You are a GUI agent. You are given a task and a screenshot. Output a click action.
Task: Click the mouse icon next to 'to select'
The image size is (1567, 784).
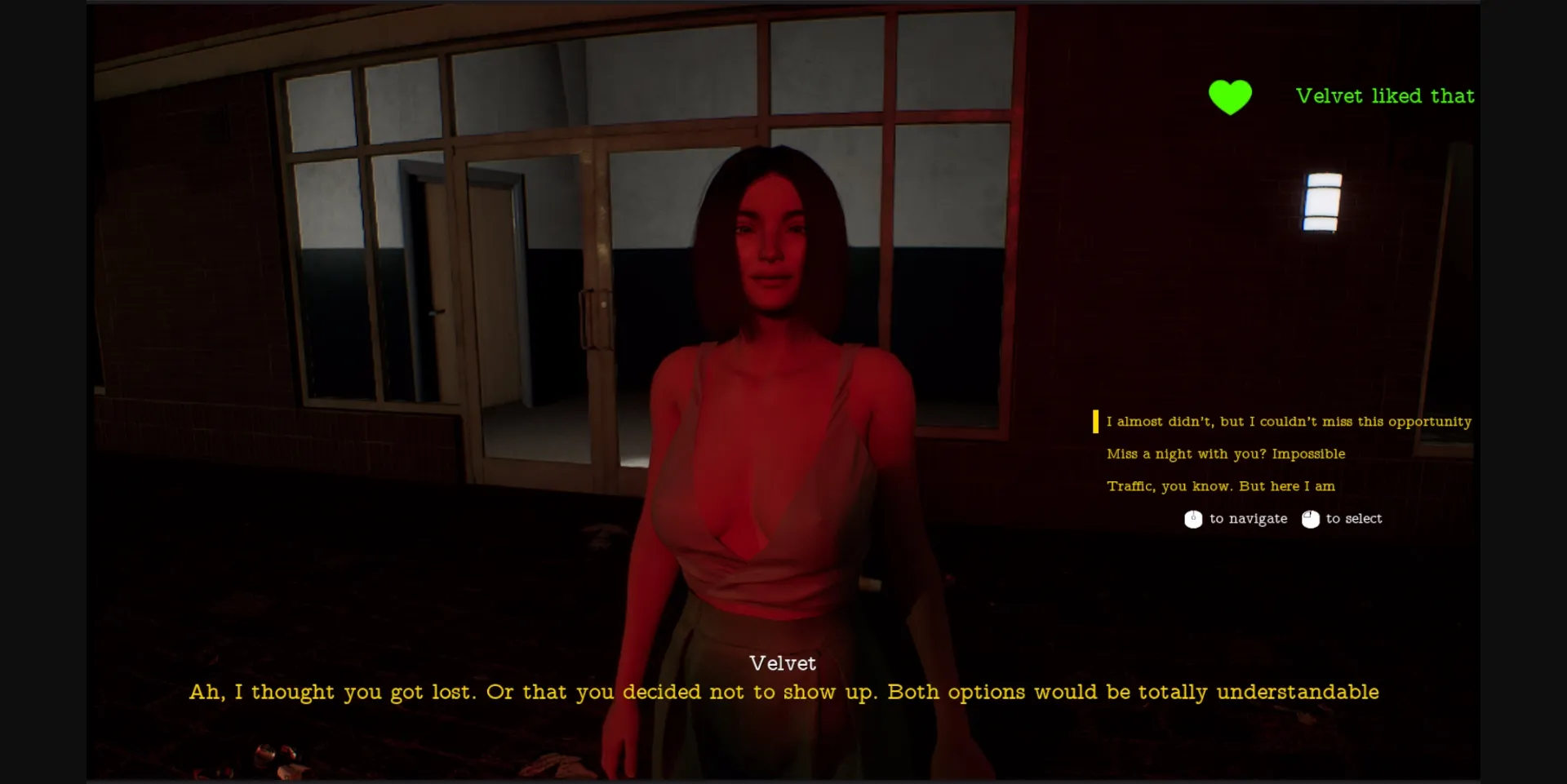[1312, 519]
